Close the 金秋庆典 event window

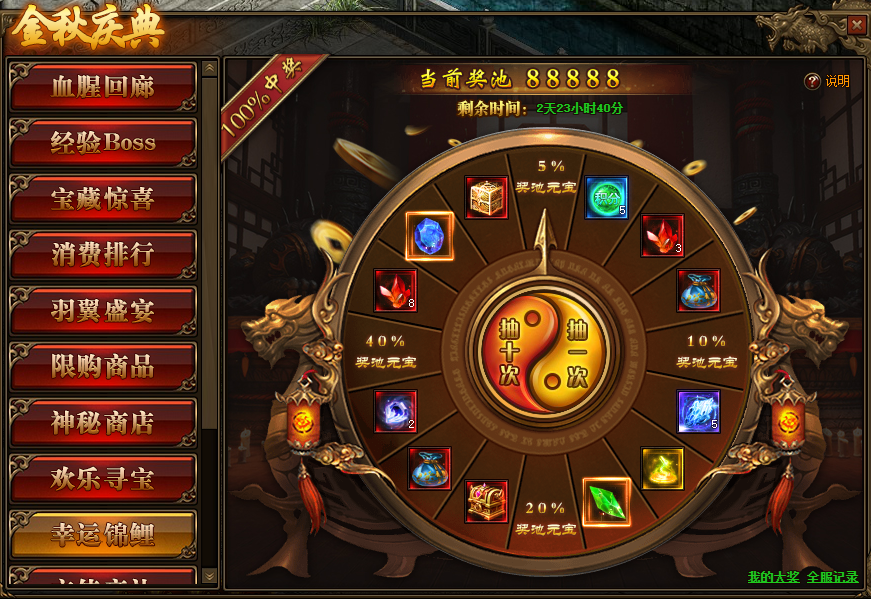(x=856, y=26)
